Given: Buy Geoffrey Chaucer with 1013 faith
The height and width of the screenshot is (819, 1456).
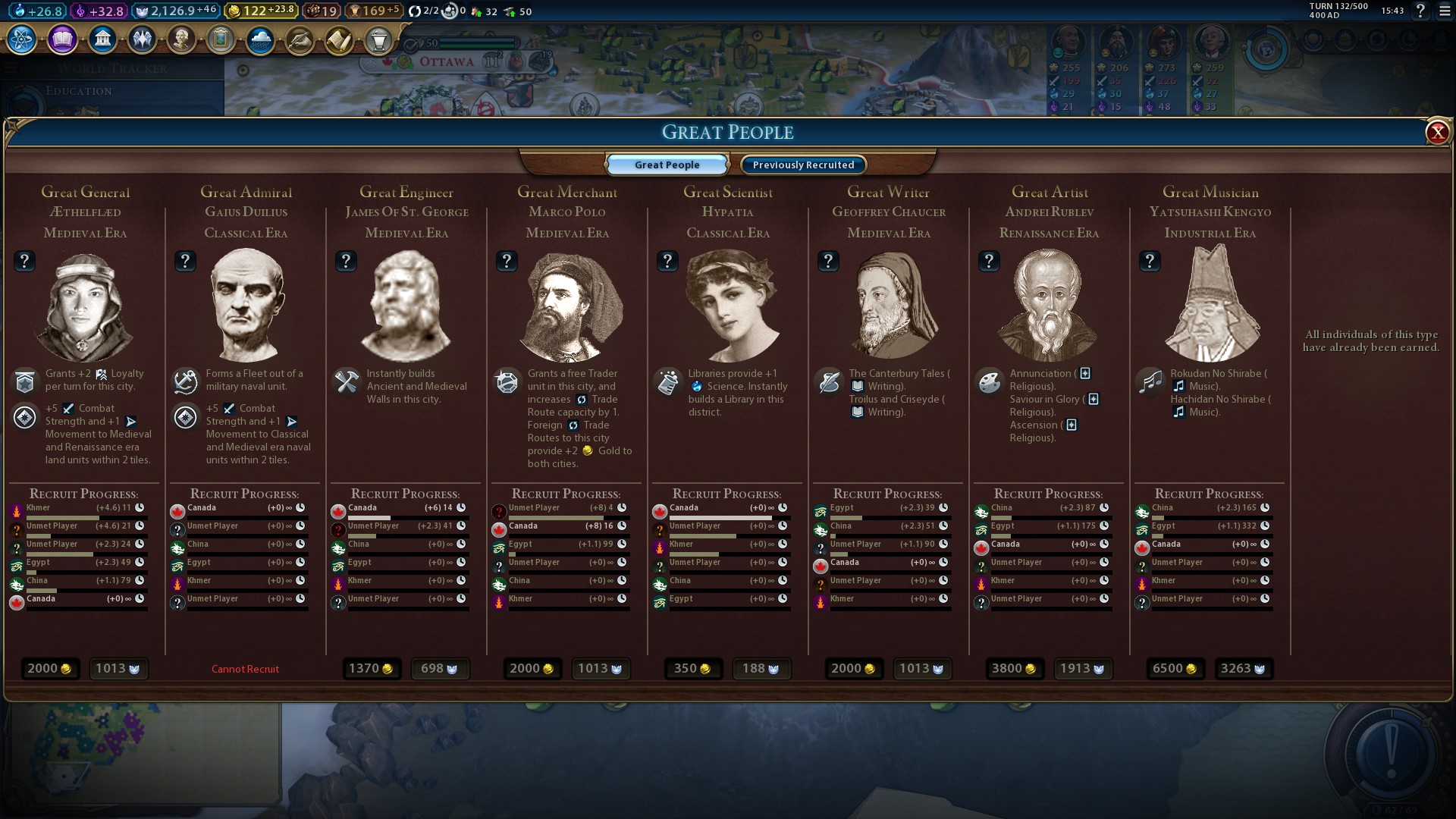Looking at the screenshot, I should [921, 668].
